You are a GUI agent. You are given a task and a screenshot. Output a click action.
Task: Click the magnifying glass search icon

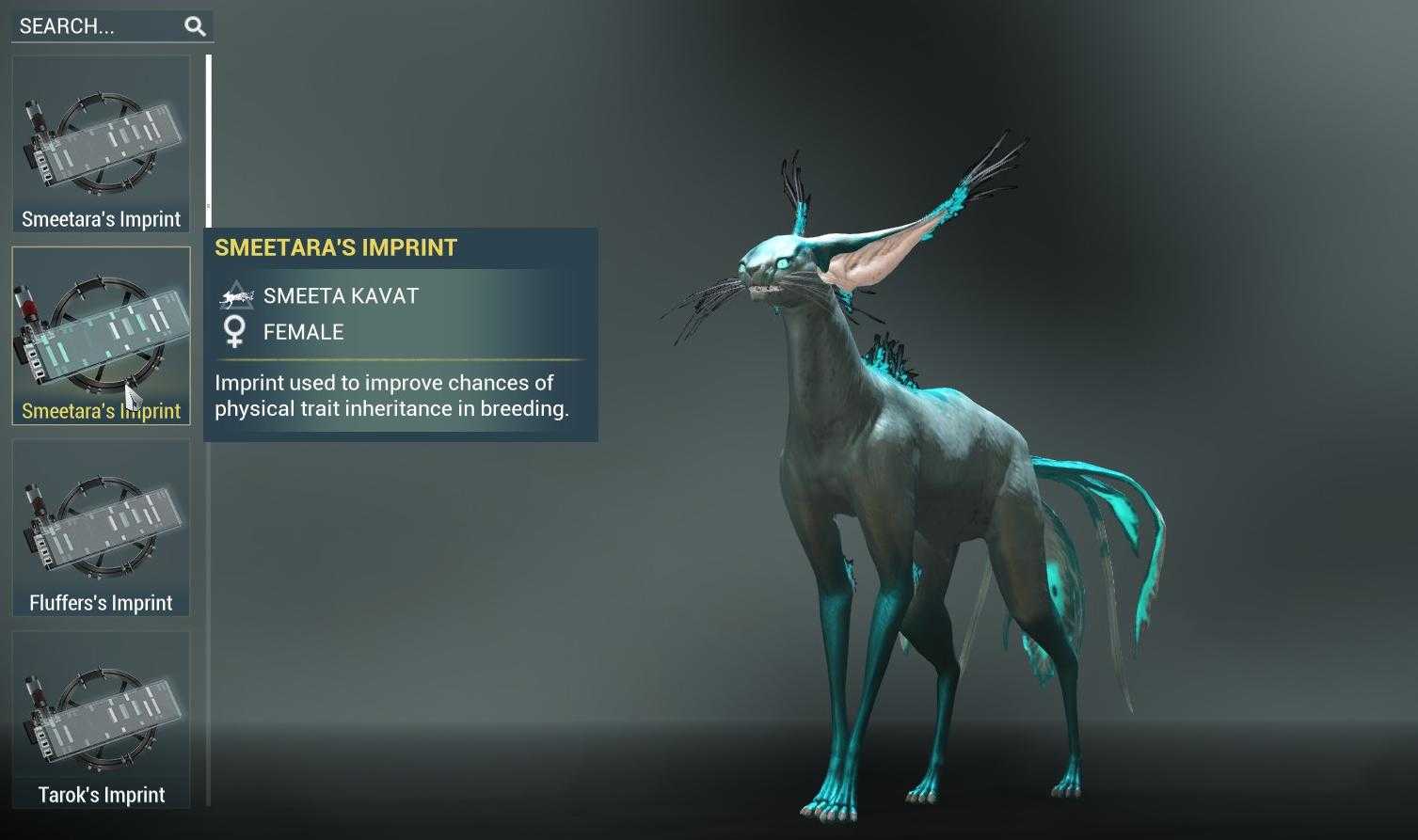click(195, 26)
